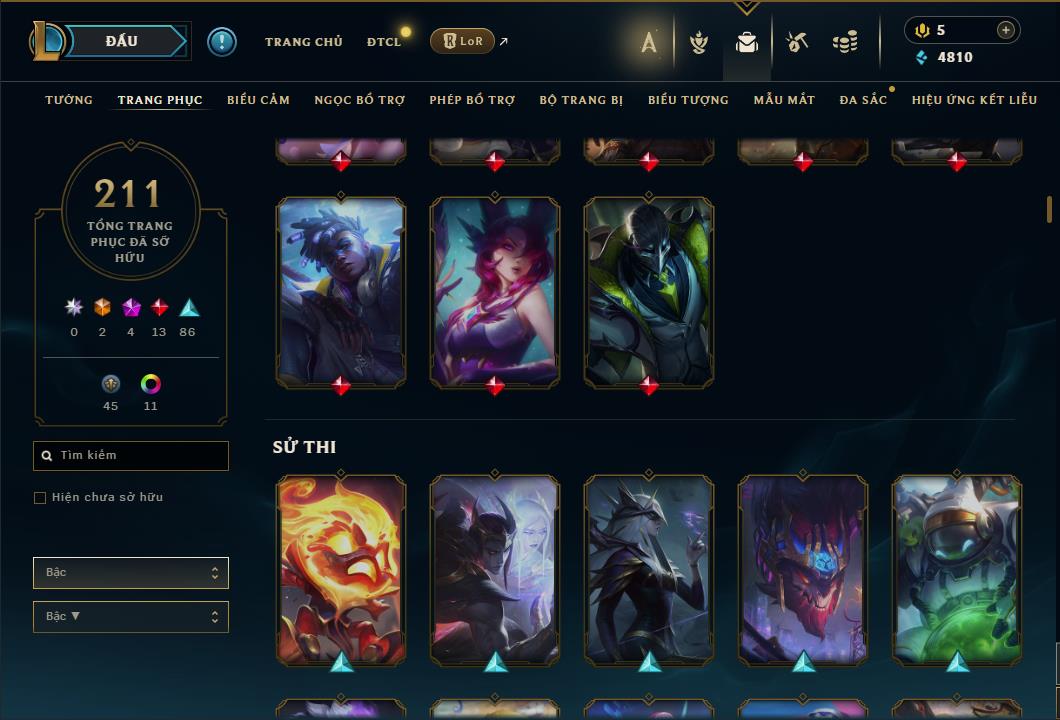
Task: Open the ĐTCL game mode tab
Action: tap(384, 42)
